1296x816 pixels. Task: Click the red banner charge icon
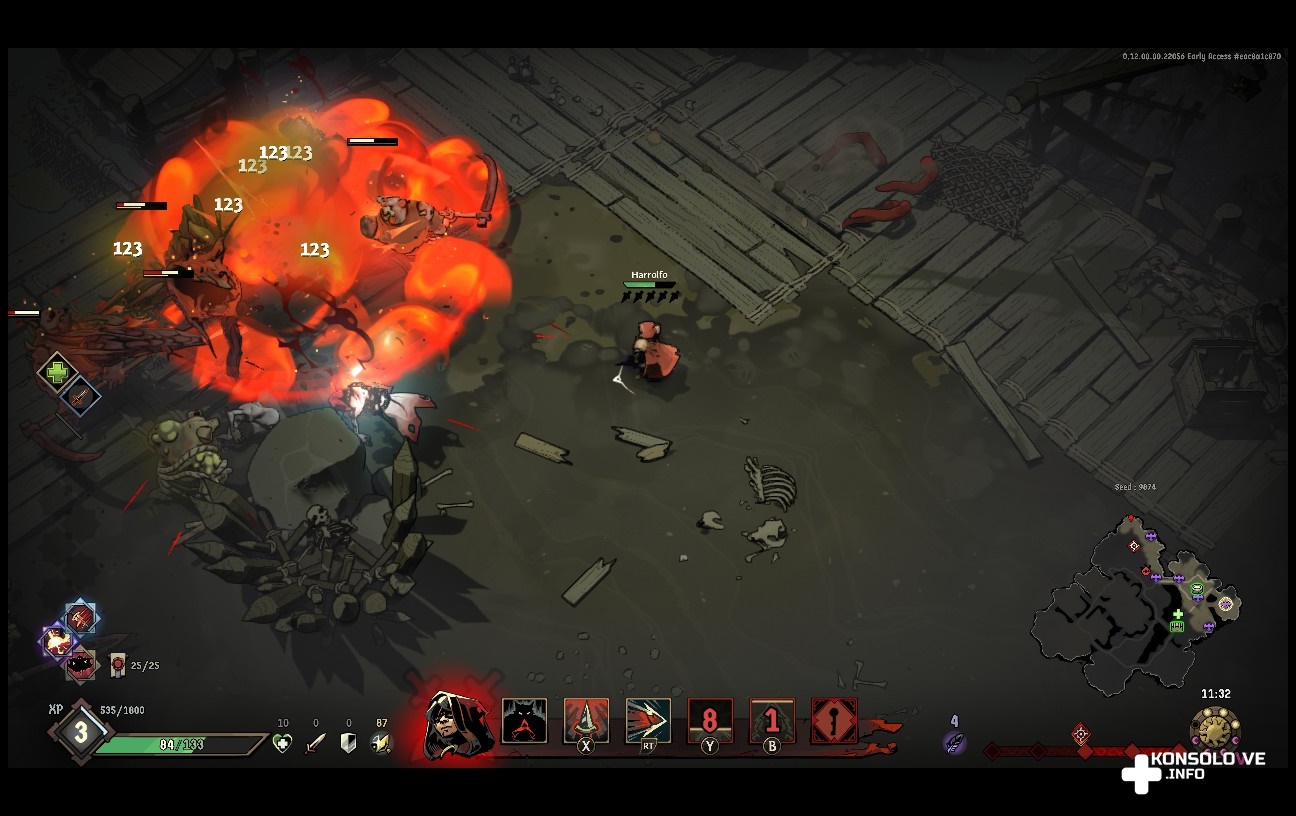pos(118,664)
